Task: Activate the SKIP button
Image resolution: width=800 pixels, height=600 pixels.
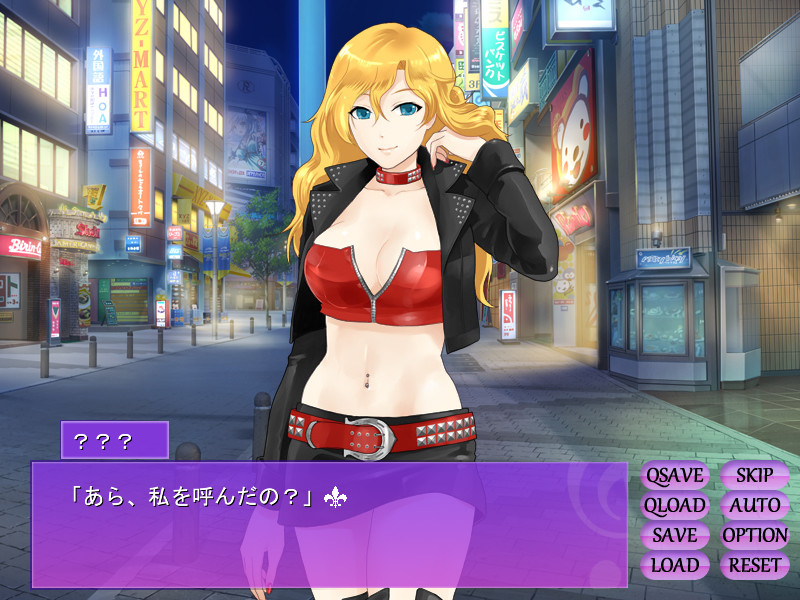Action: (754, 476)
